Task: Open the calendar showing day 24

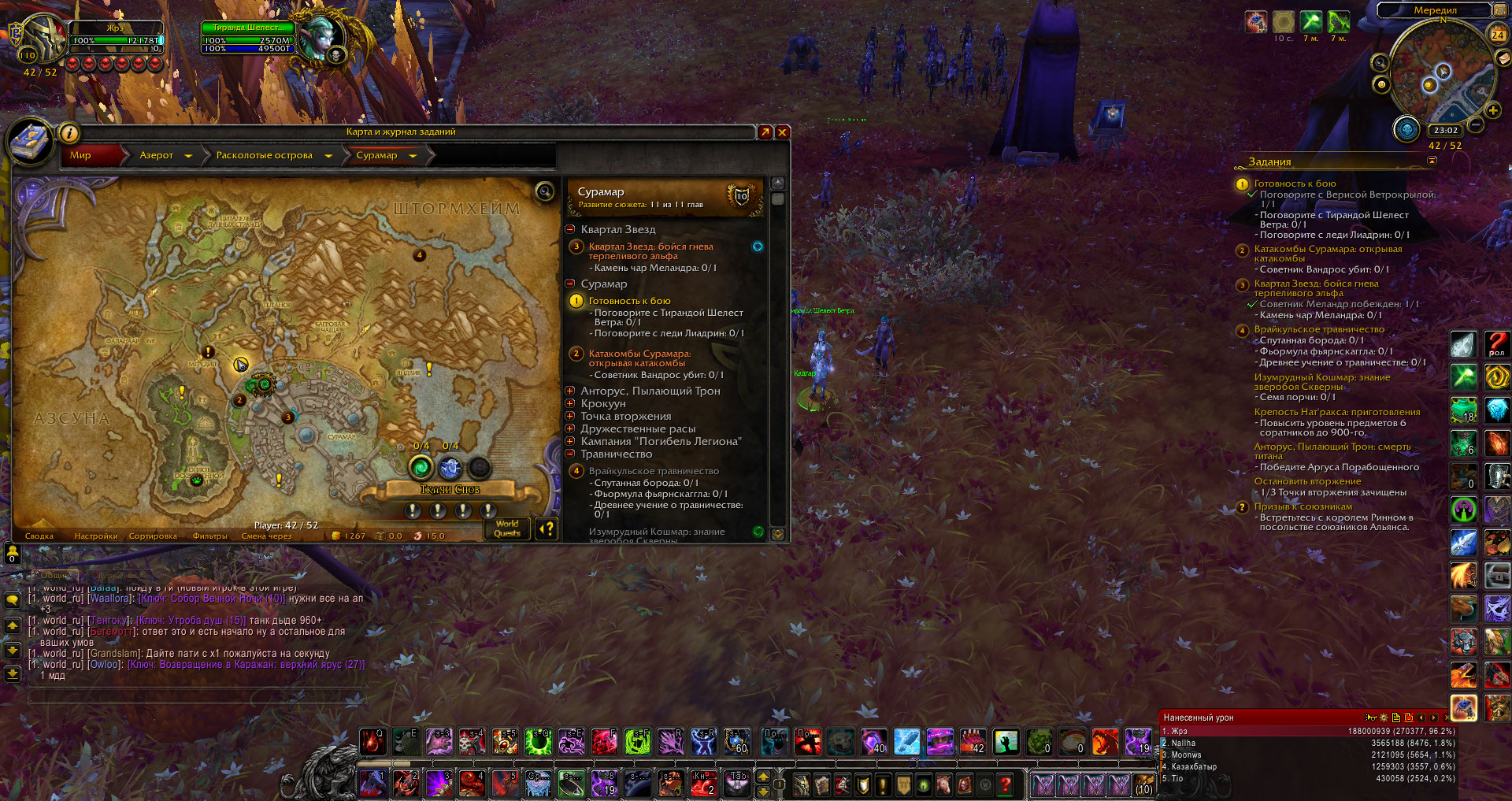Action: [x=1497, y=34]
